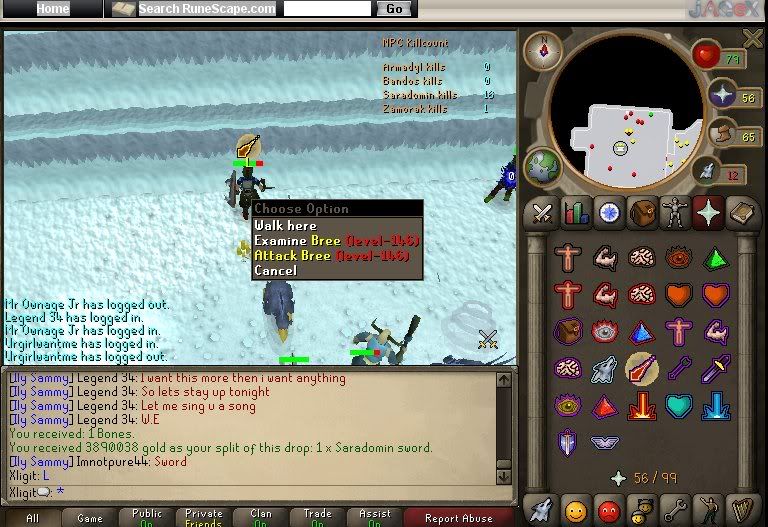
Task: Click the Go button beside RuneScape search
Action: 393,9
